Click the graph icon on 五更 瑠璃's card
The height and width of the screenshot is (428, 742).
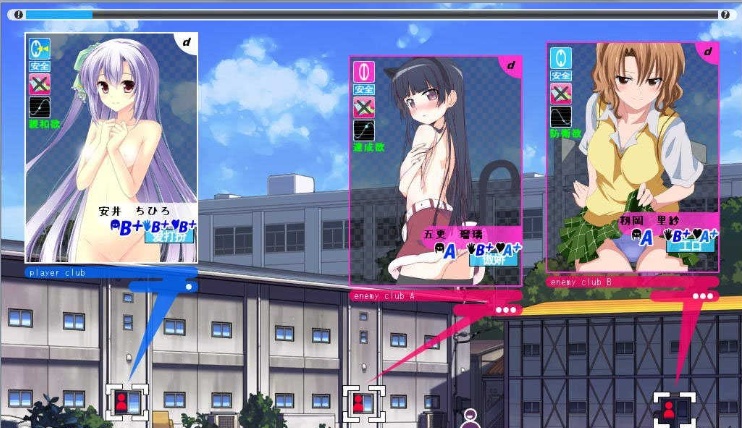tap(363, 130)
